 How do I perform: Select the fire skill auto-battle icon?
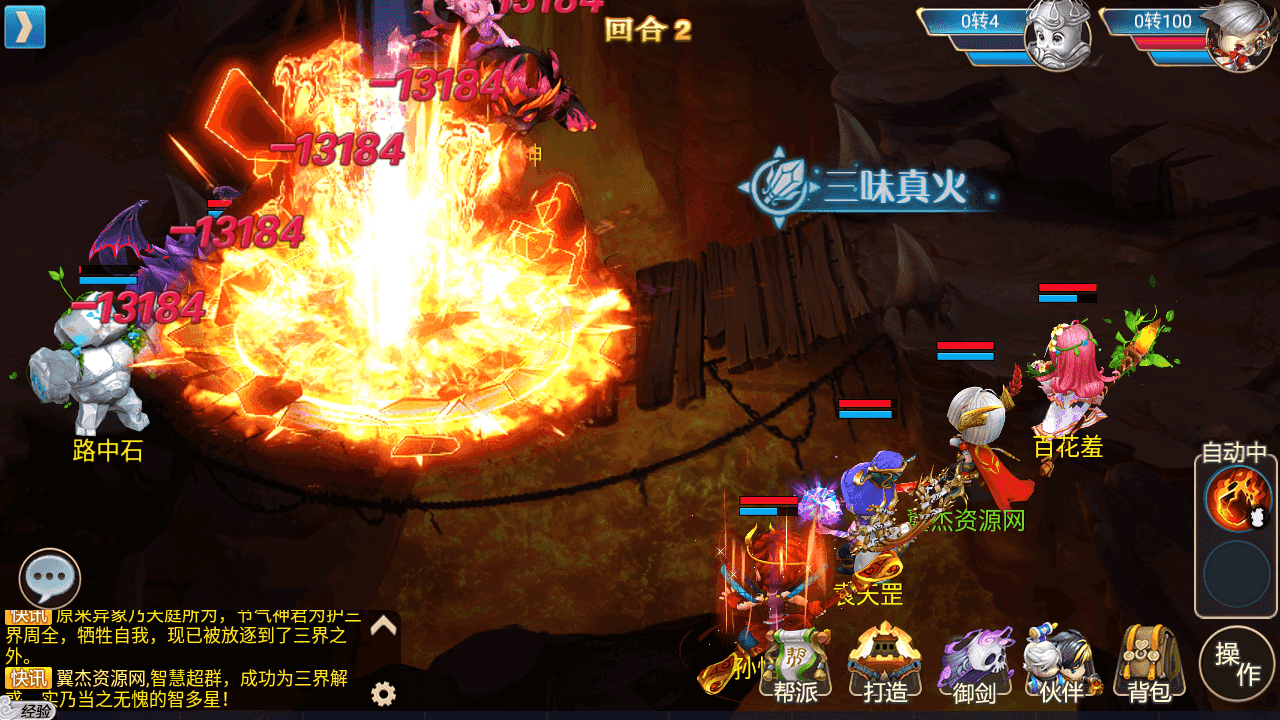[1236, 499]
